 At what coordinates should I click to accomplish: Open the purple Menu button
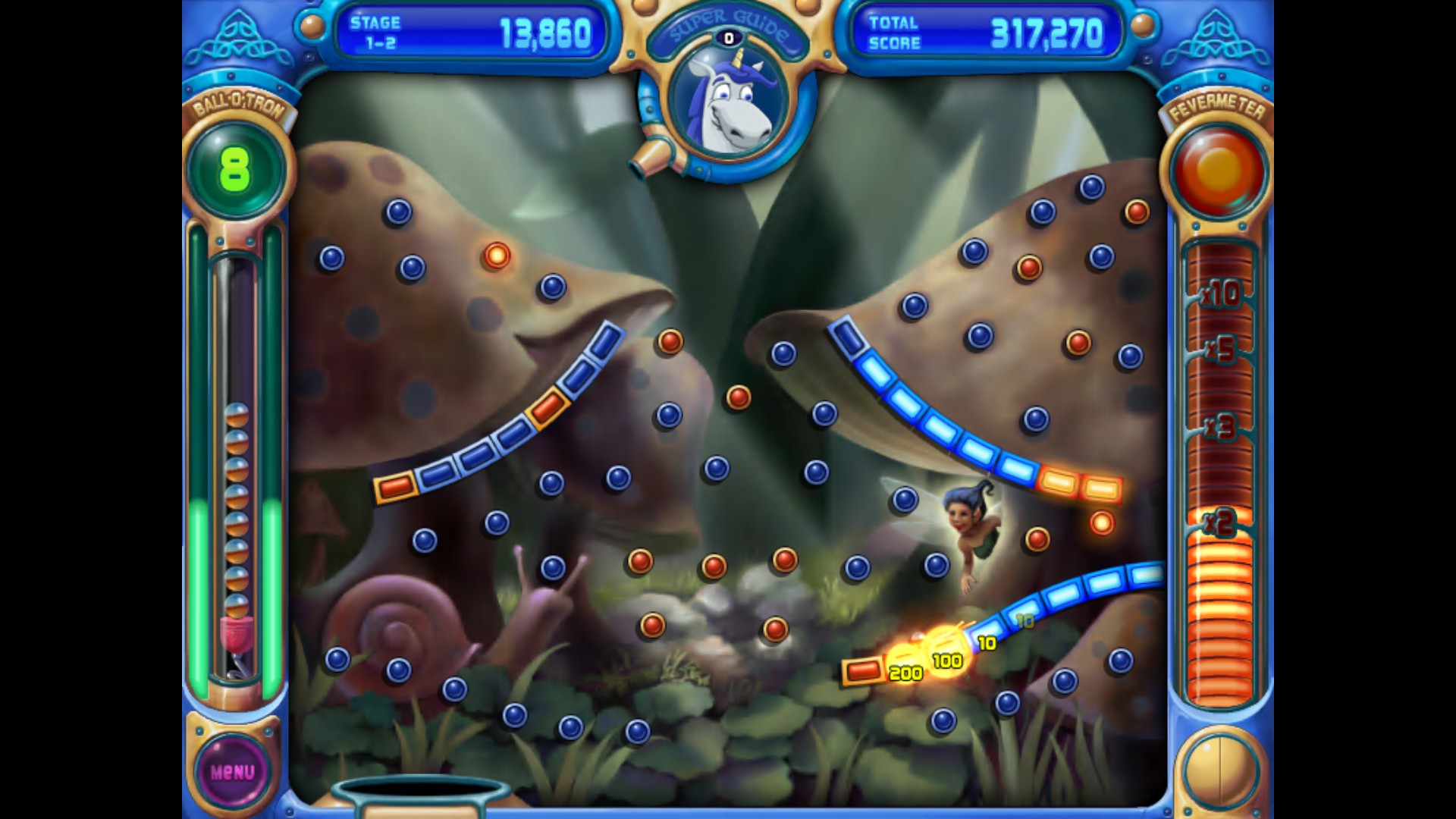(x=232, y=772)
